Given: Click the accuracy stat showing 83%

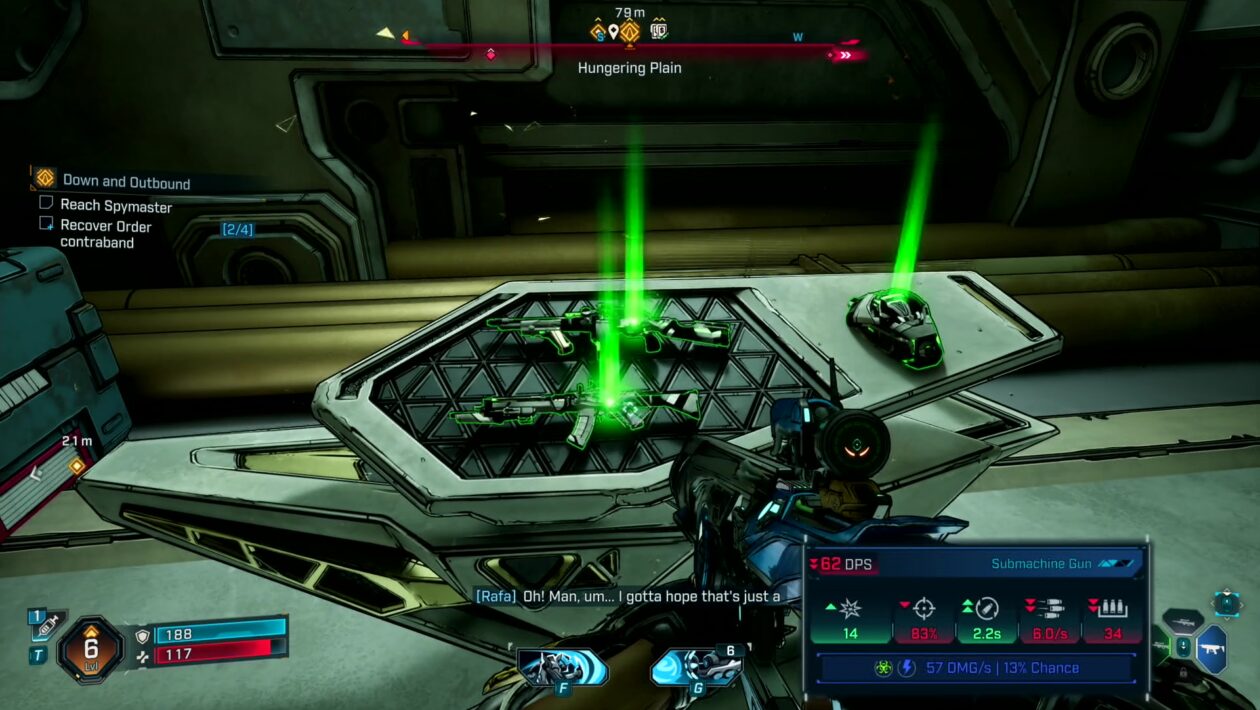Looking at the screenshot, I should pyautogui.click(x=923, y=619).
